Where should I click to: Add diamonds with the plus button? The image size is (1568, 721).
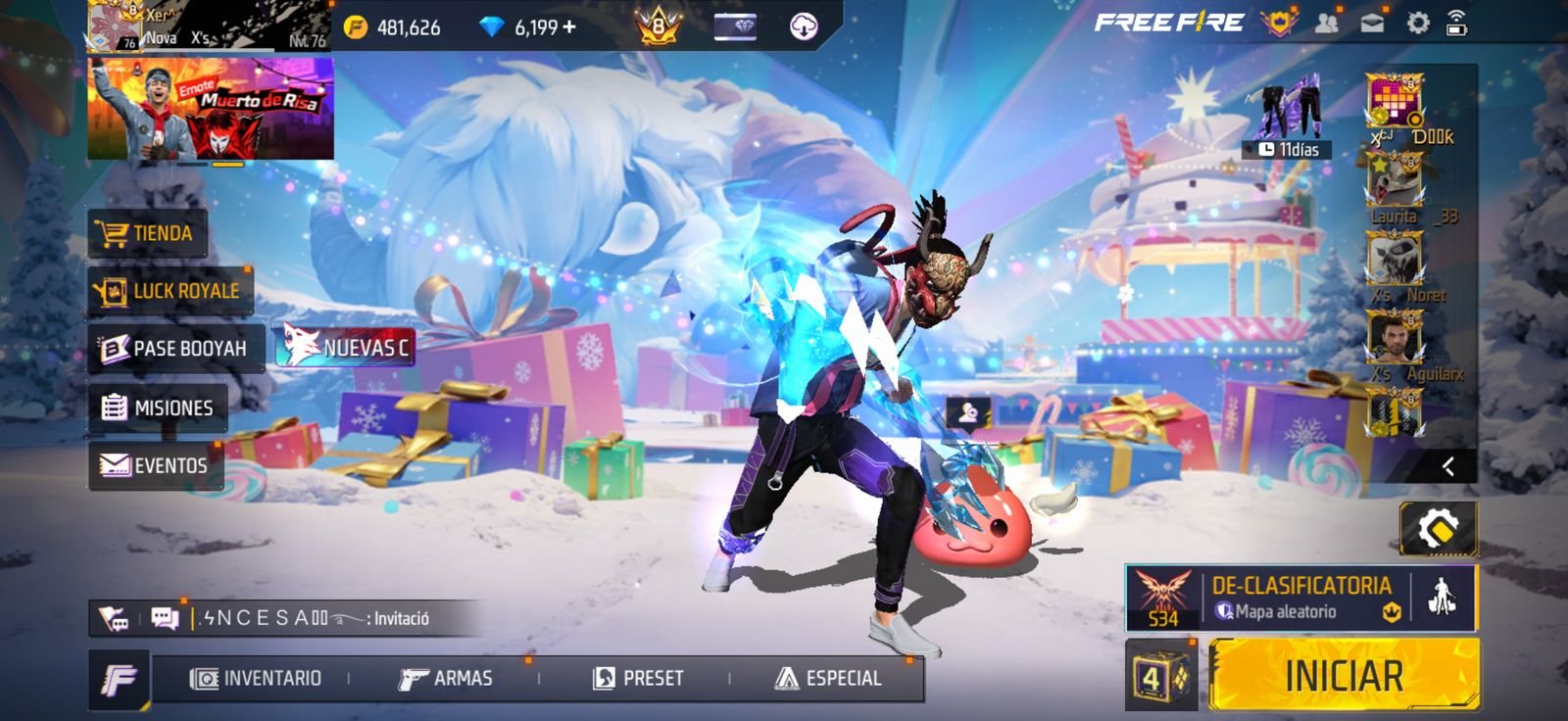[x=569, y=27]
